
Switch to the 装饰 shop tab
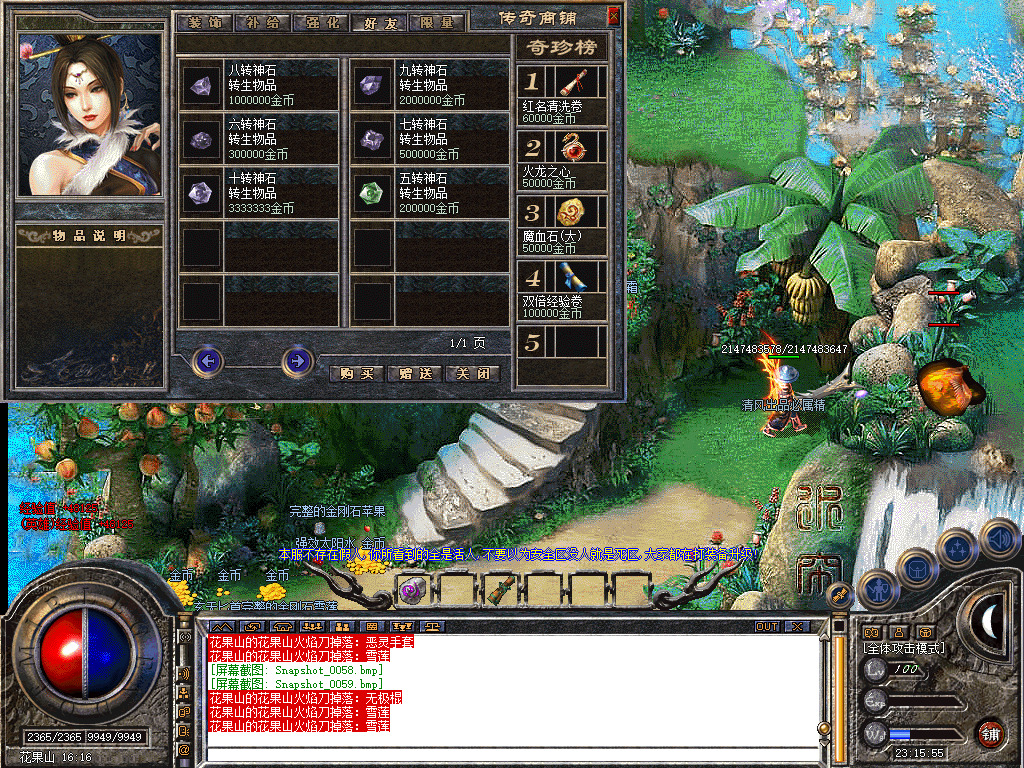click(204, 22)
